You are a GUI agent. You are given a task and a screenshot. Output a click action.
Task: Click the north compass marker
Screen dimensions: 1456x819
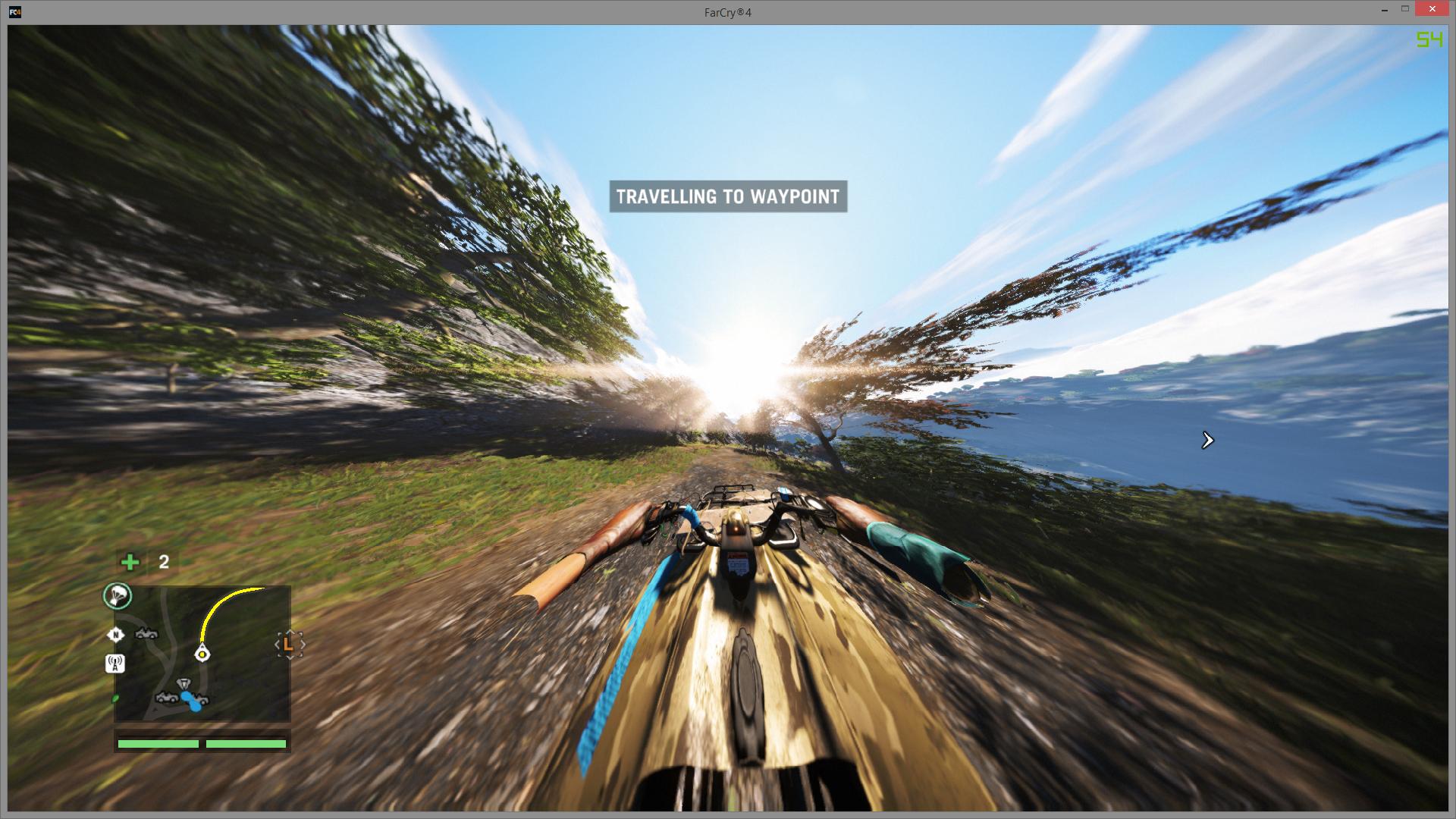[116, 635]
